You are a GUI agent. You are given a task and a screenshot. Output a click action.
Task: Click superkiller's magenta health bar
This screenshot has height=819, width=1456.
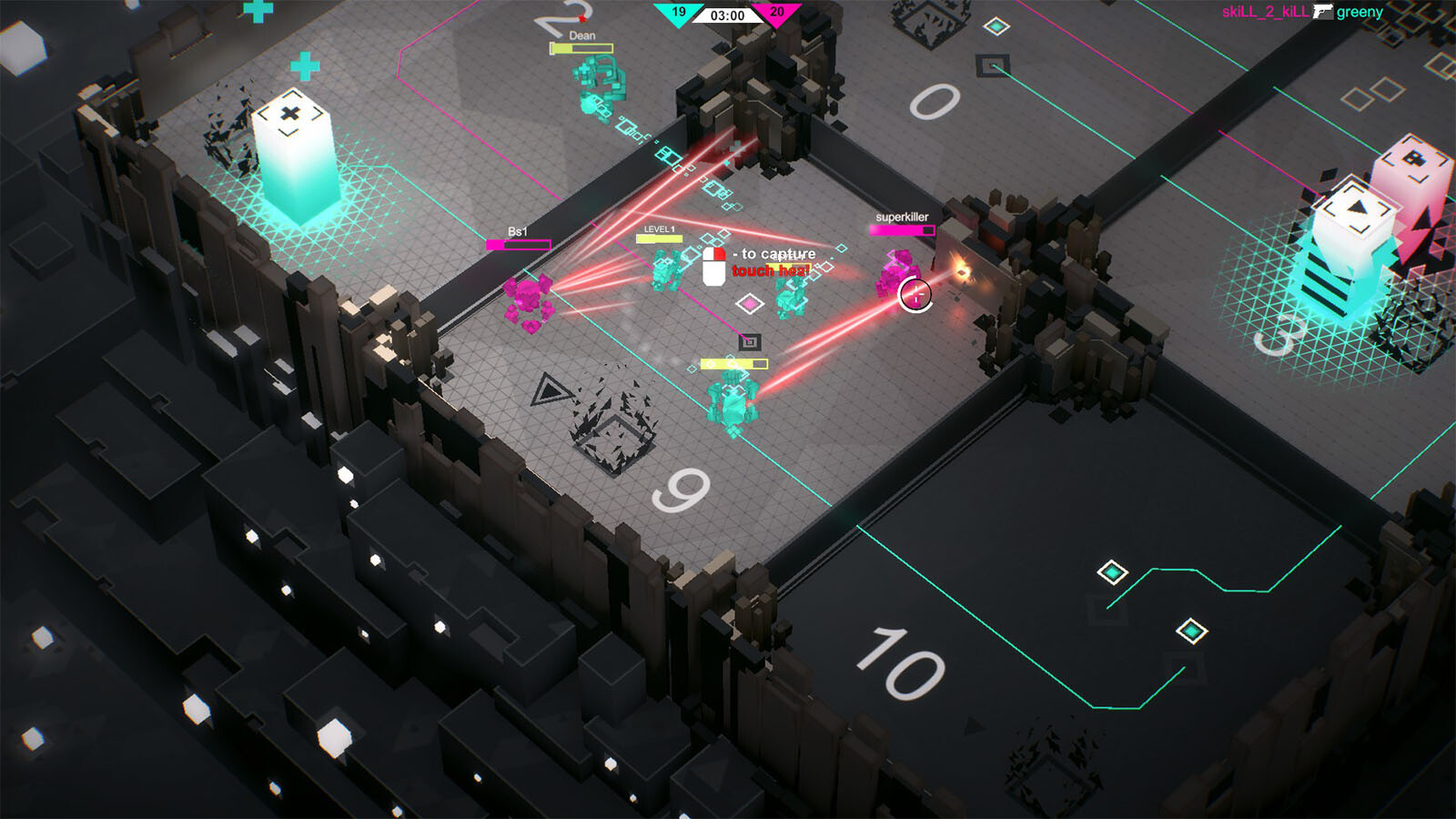point(903,229)
